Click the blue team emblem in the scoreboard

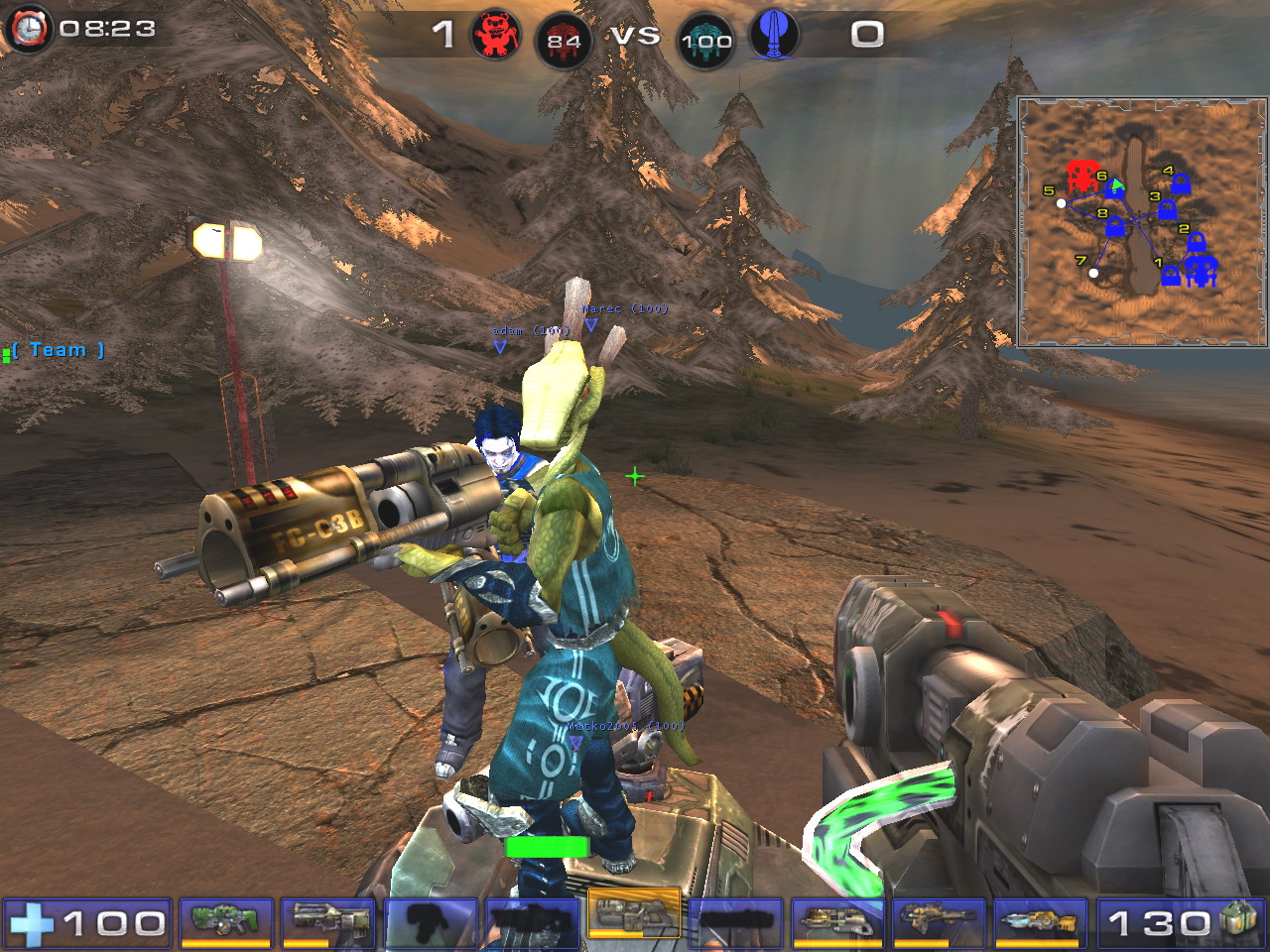pos(770,37)
